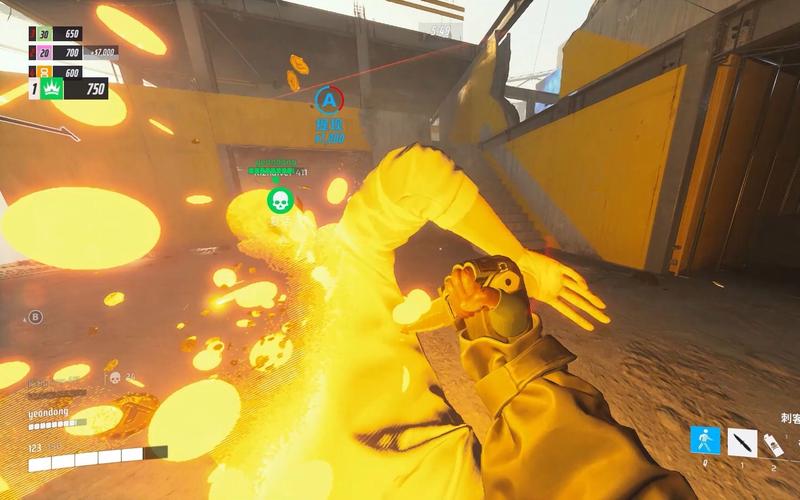
Task: Click the objective A marker
Action: pos(329,98)
